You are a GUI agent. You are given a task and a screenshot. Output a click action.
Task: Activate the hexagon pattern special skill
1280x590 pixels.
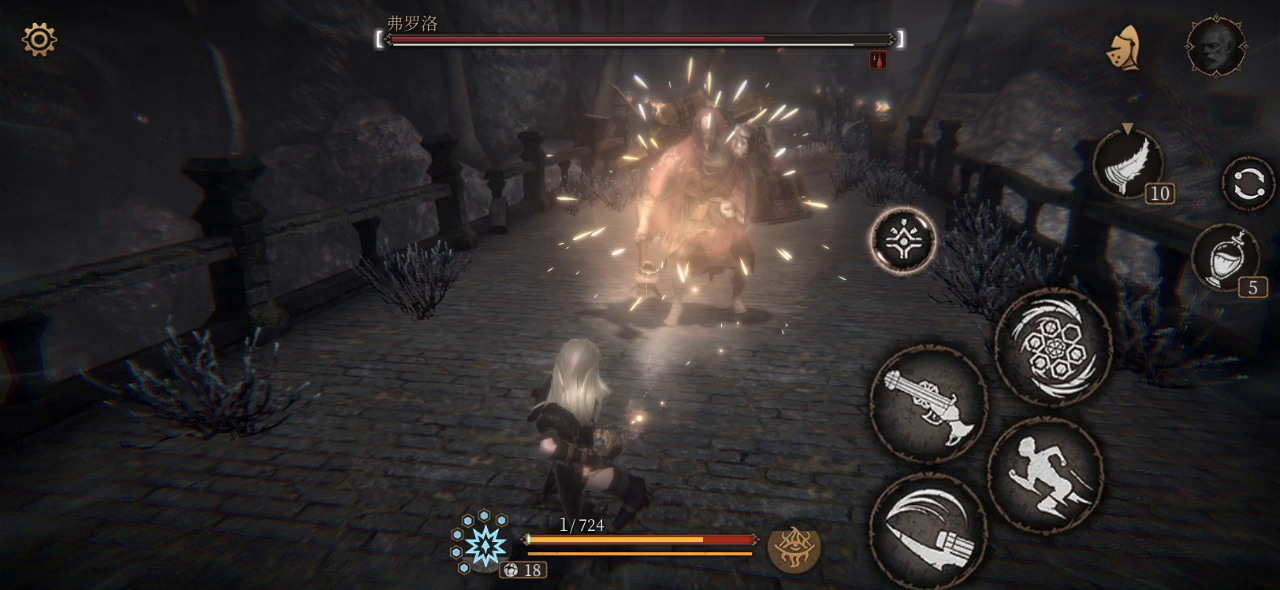(1053, 346)
